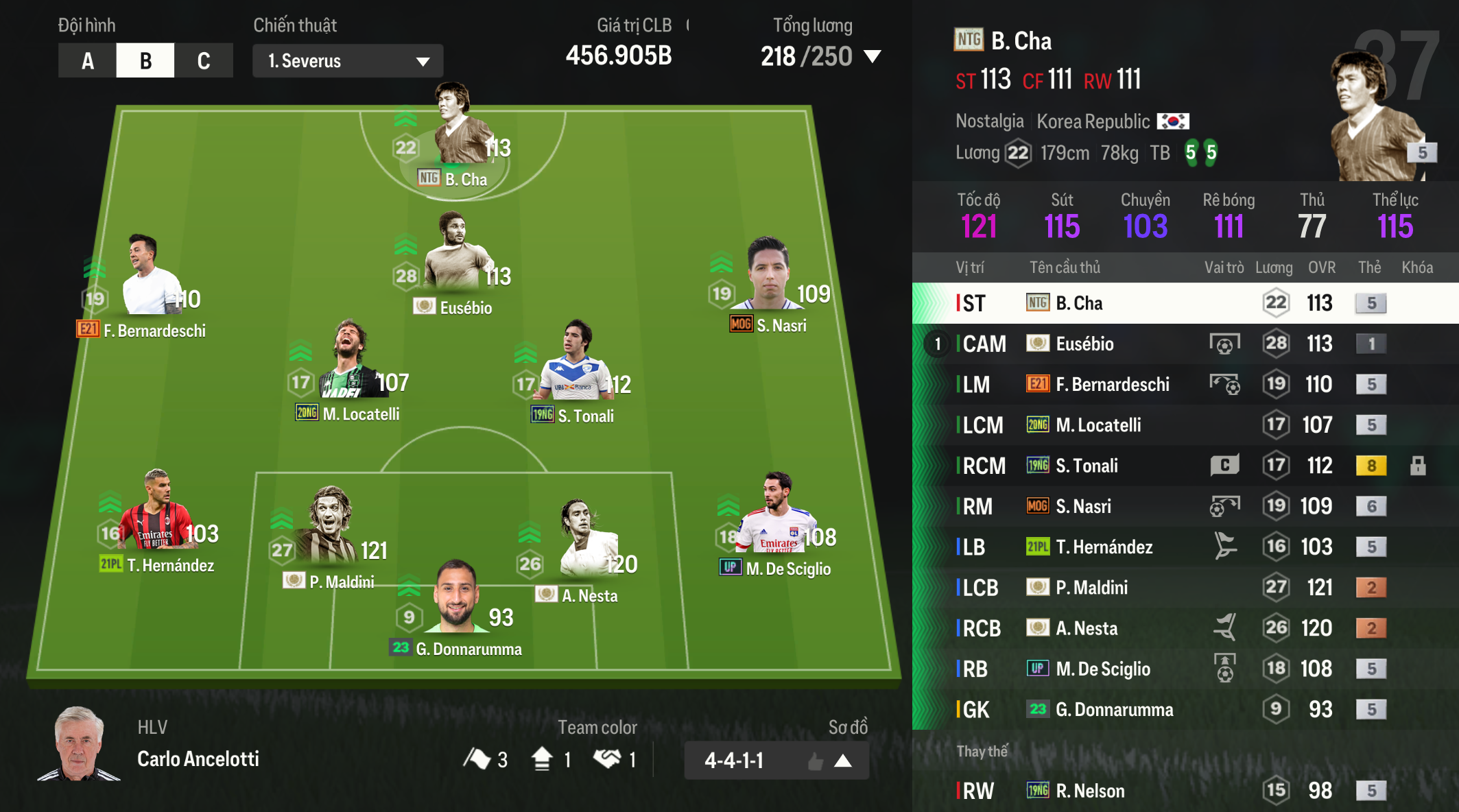Viewport: 1459px width, 812px height.
Task: Expand the total wage arrow
Action: click(873, 56)
